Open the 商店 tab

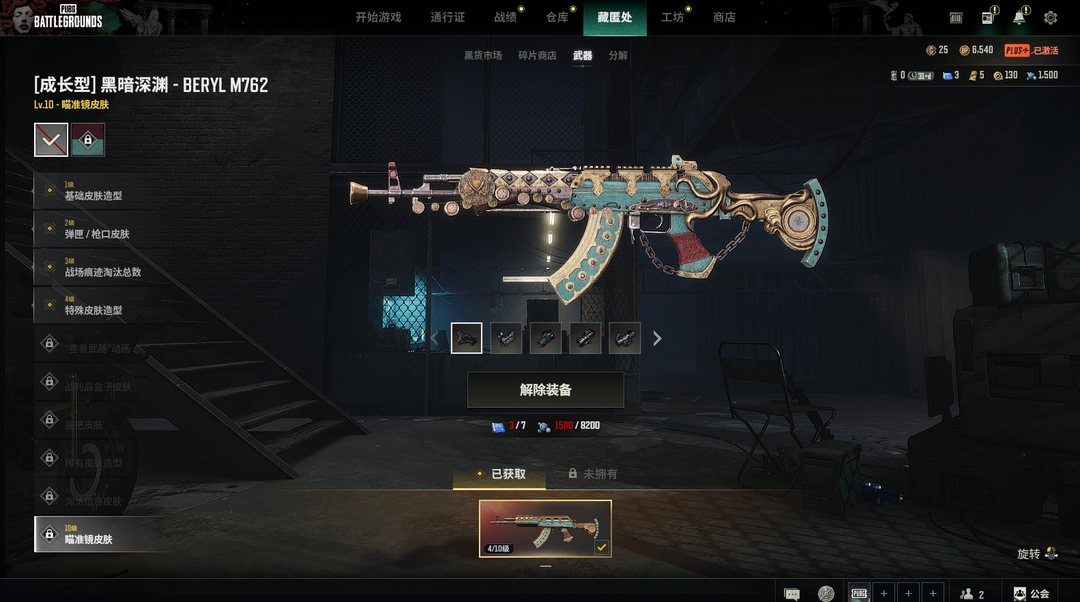pyautogui.click(x=724, y=17)
